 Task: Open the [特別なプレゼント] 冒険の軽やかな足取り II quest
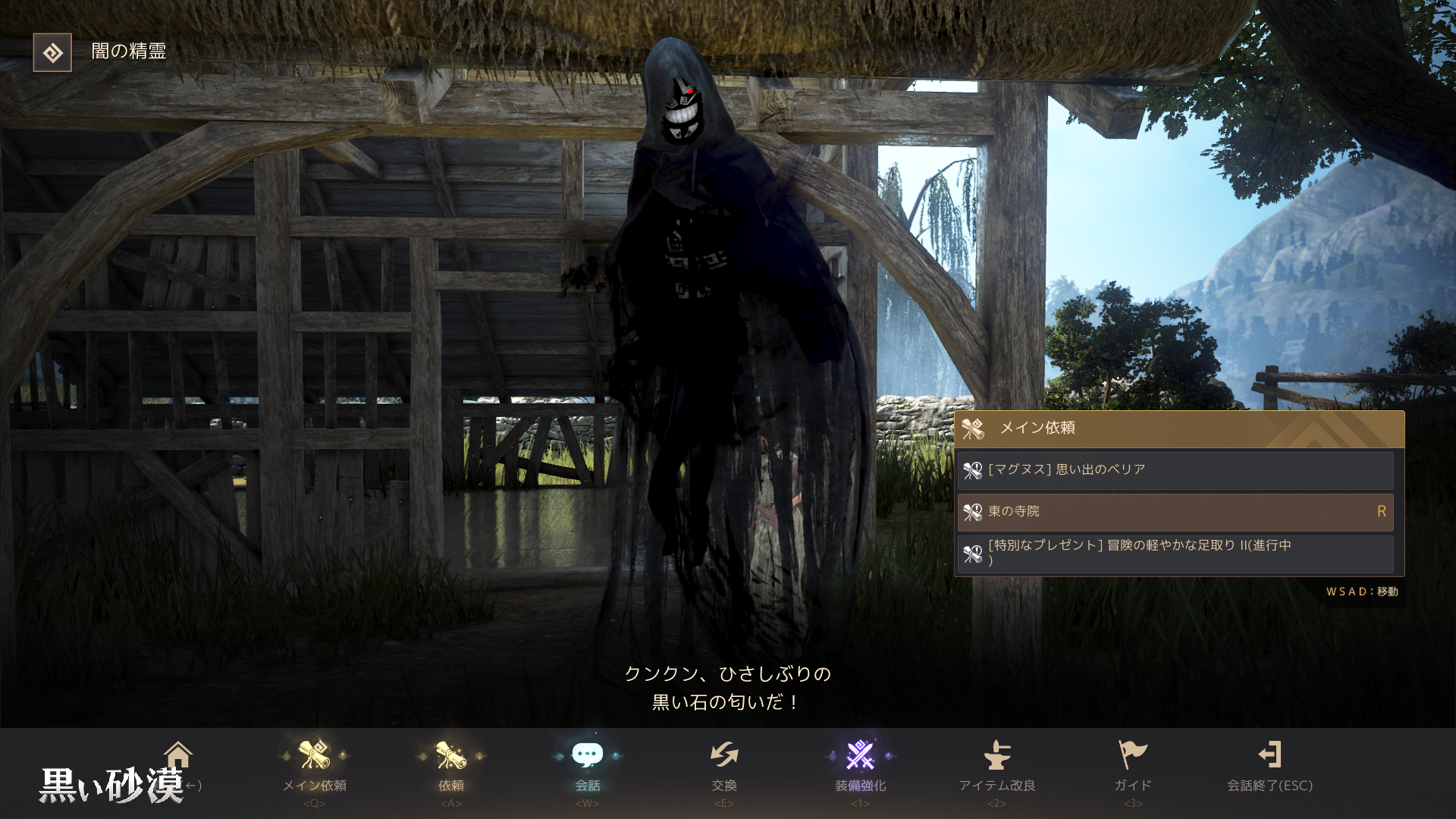[1175, 554]
